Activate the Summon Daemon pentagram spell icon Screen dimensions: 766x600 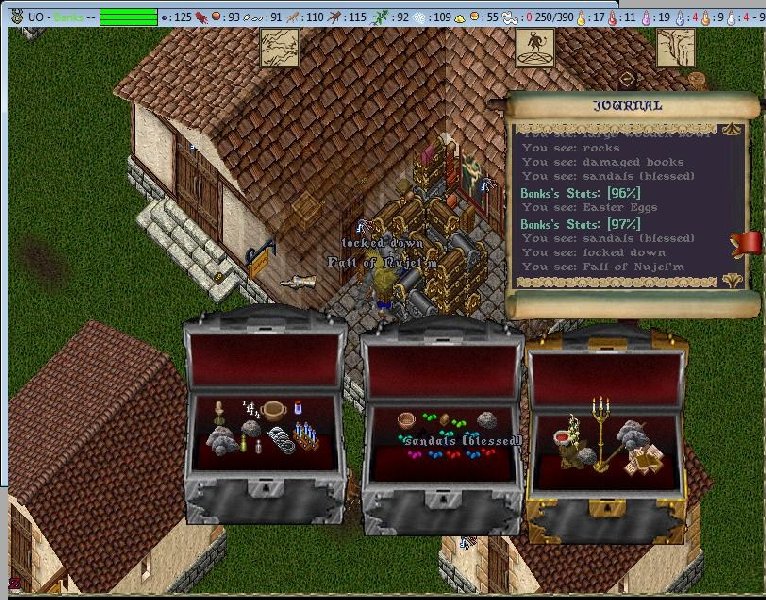click(x=535, y=47)
